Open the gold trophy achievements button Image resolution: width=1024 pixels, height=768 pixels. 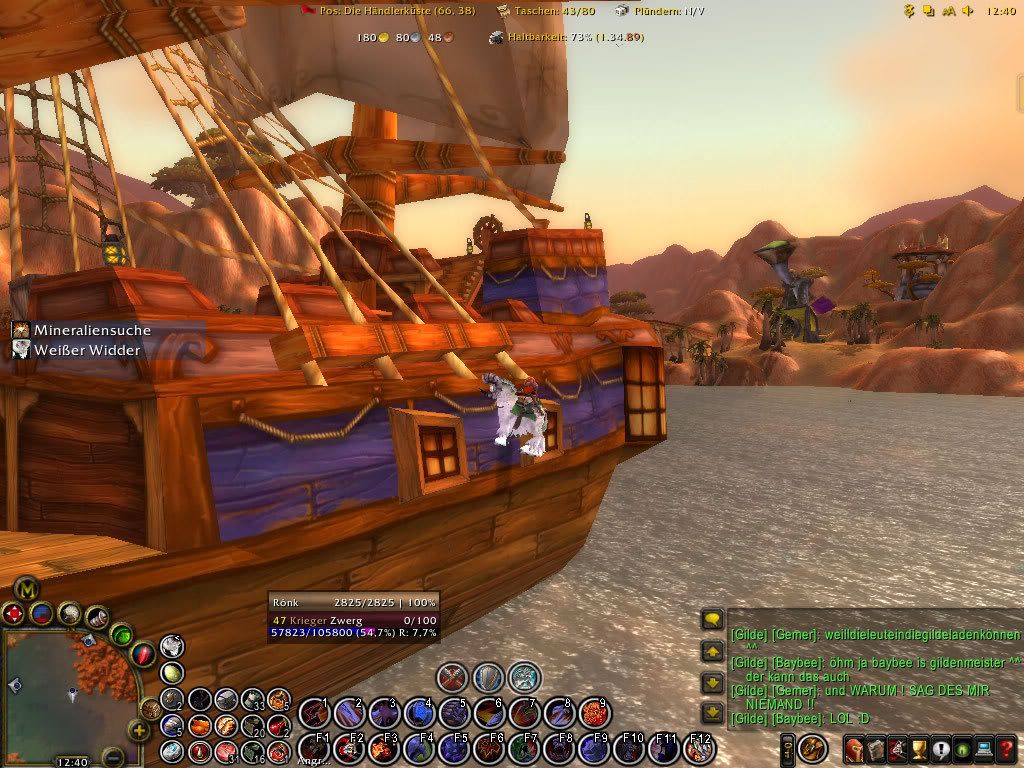(919, 748)
